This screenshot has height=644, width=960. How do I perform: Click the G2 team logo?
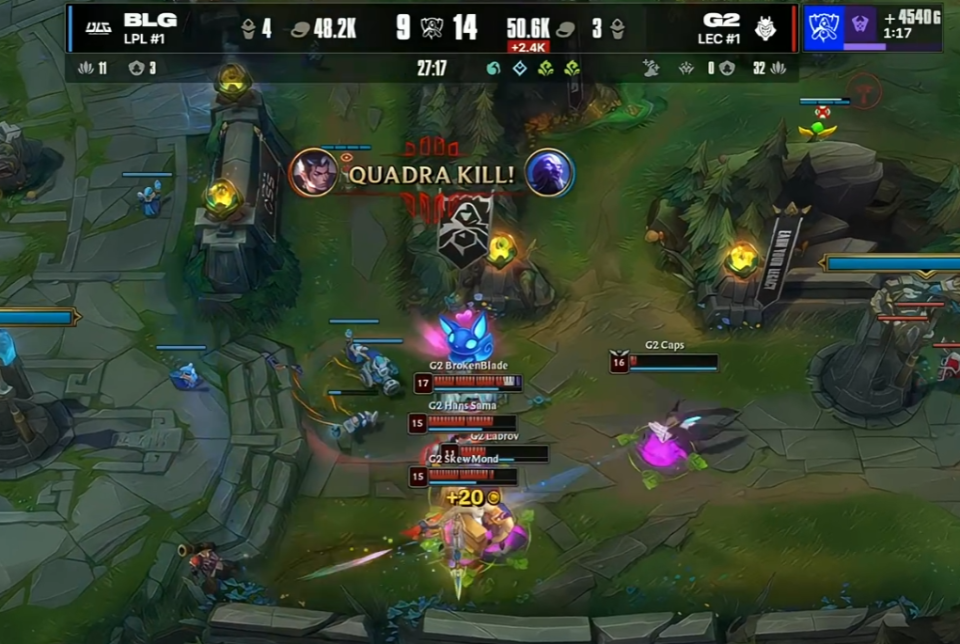coord(765,27)
